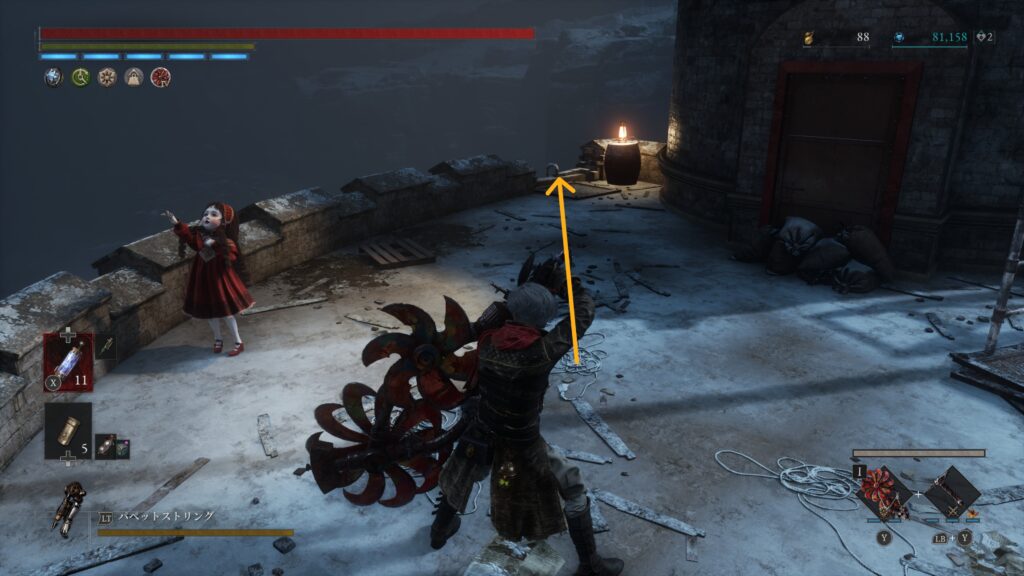Select the small bottle beside the cartridge slot
The width and height of the screenshot is (1024, 576).
104,446
